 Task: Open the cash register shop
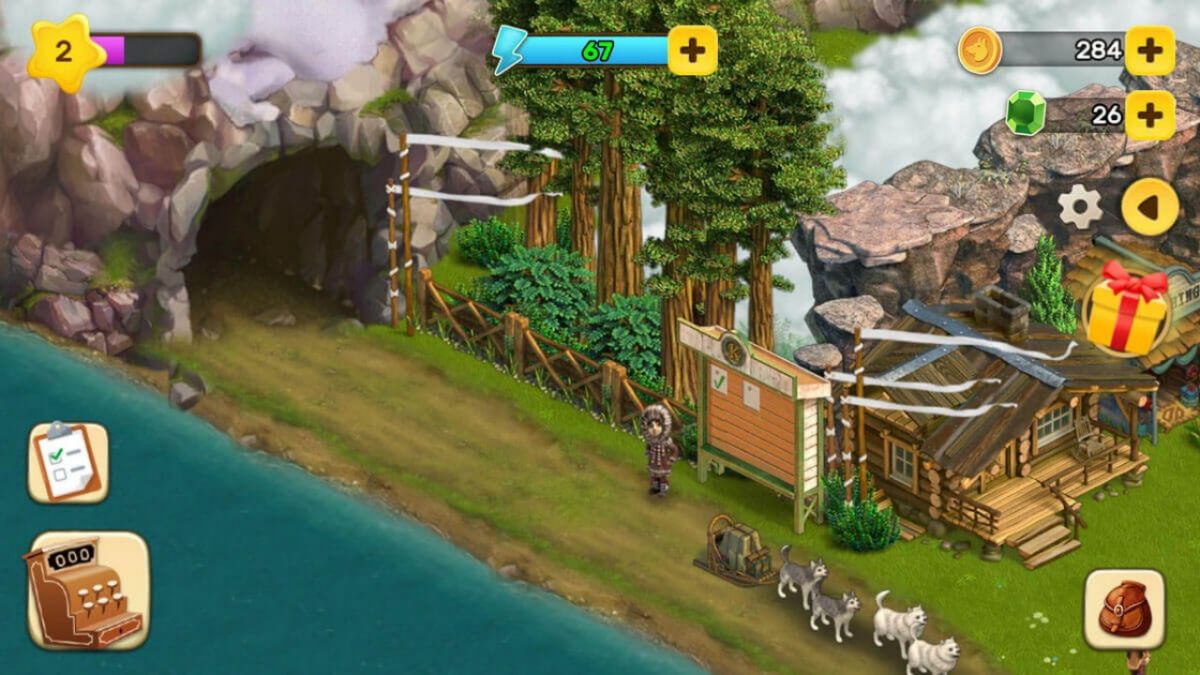(x=87, y=590)
